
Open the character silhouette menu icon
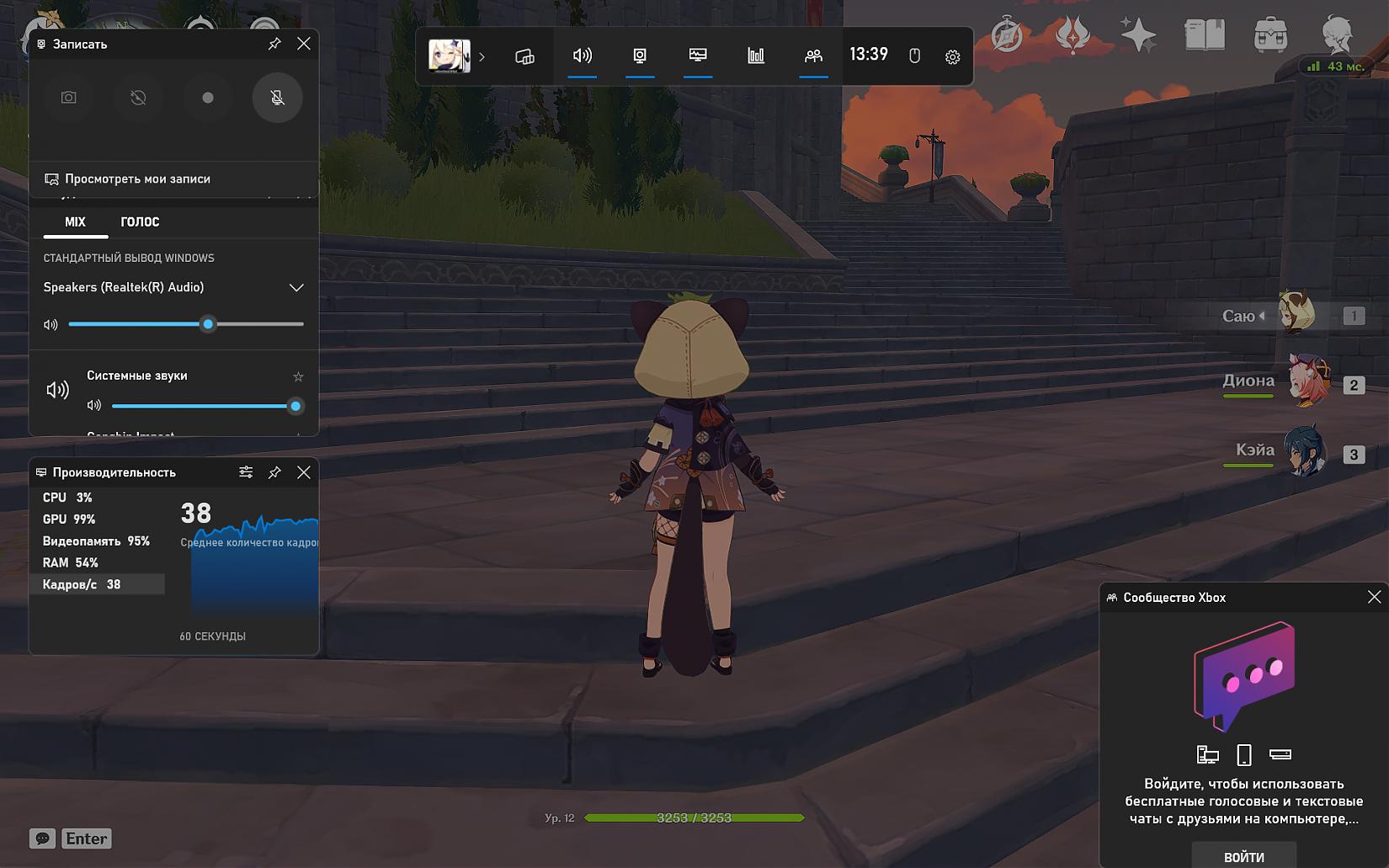pyautogui.click(x=1337, y=35)
